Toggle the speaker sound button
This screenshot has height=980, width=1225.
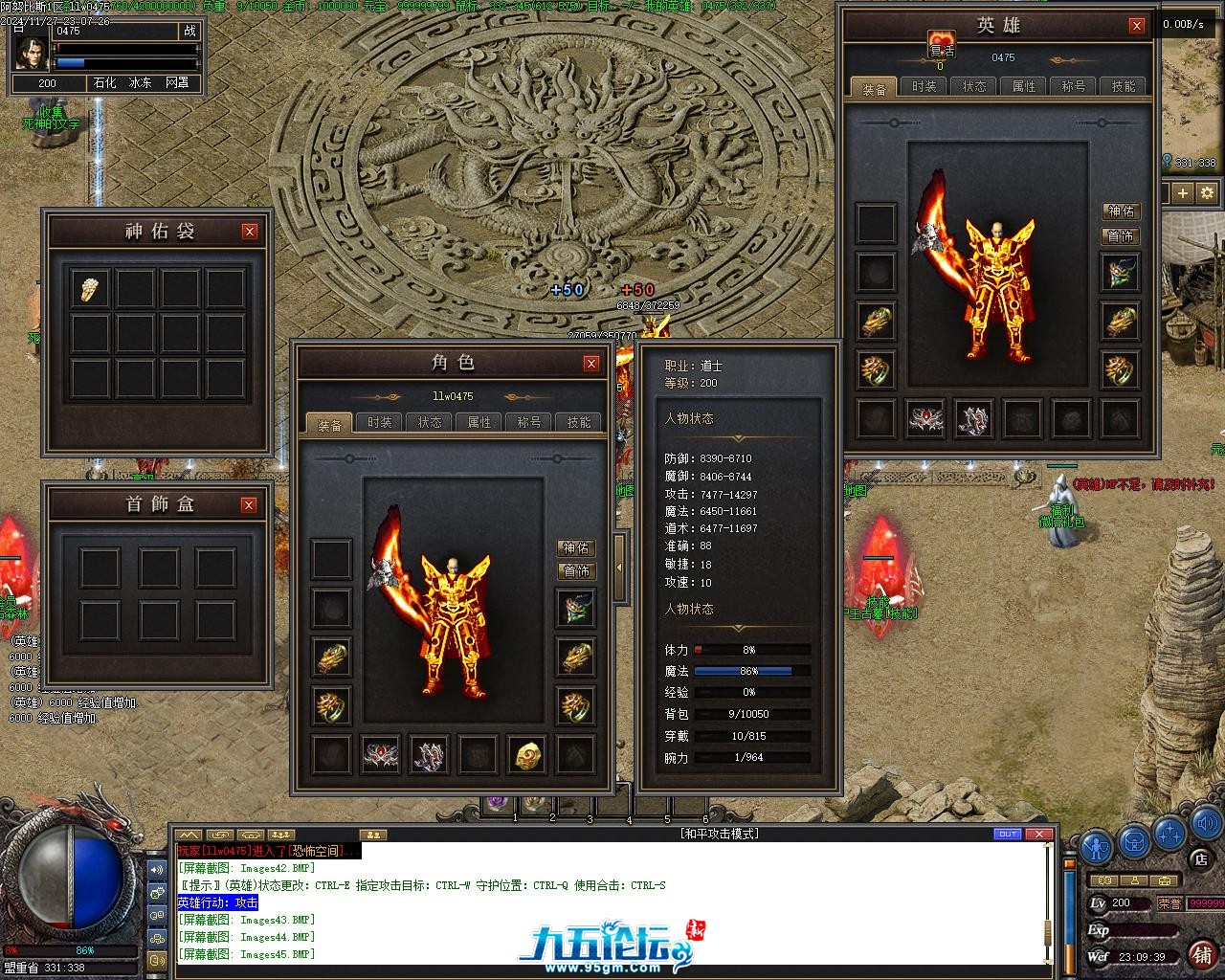(x=1205, y=824)
